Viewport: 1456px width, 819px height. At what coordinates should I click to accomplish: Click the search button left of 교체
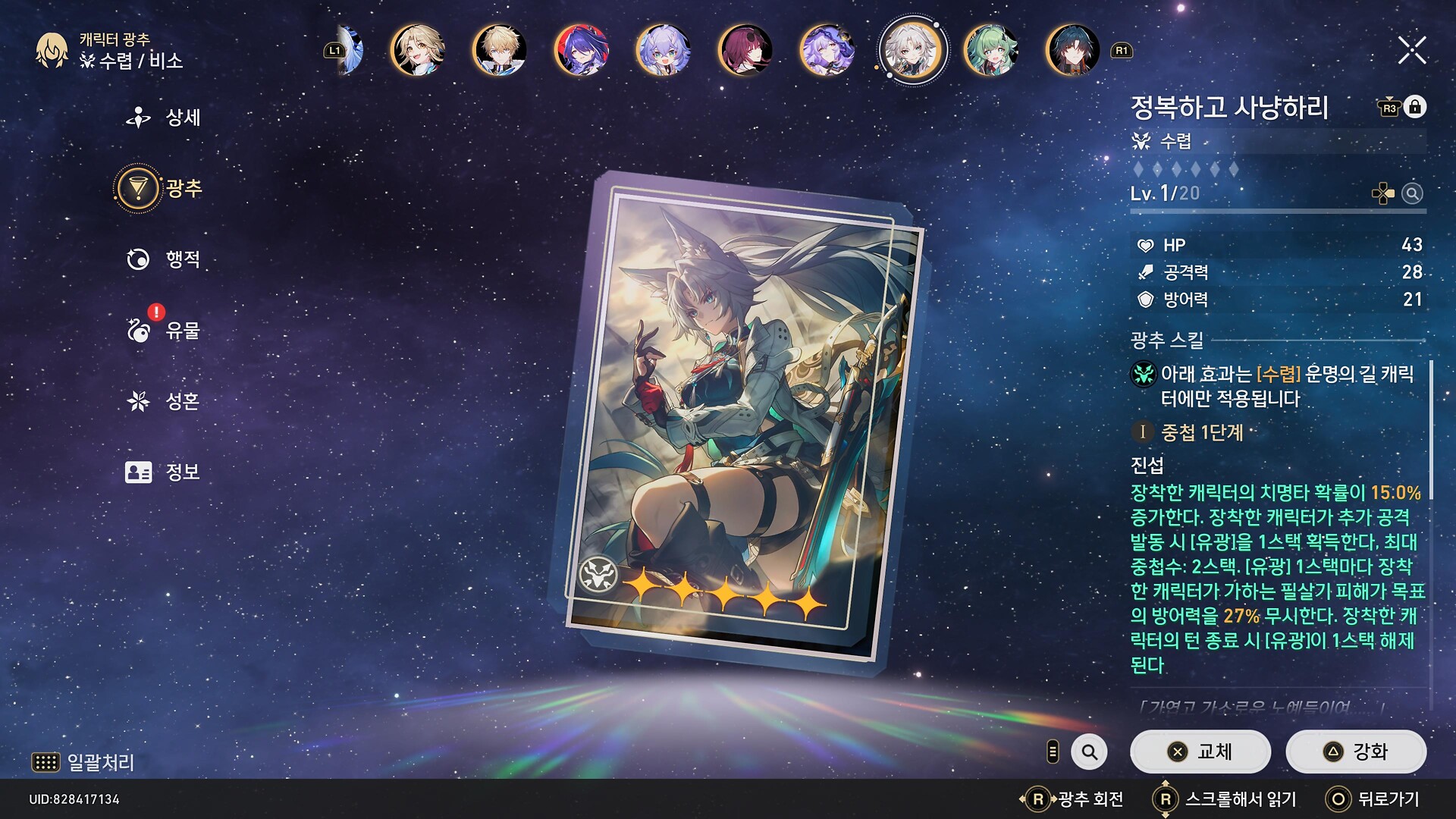pos(1089,752)
